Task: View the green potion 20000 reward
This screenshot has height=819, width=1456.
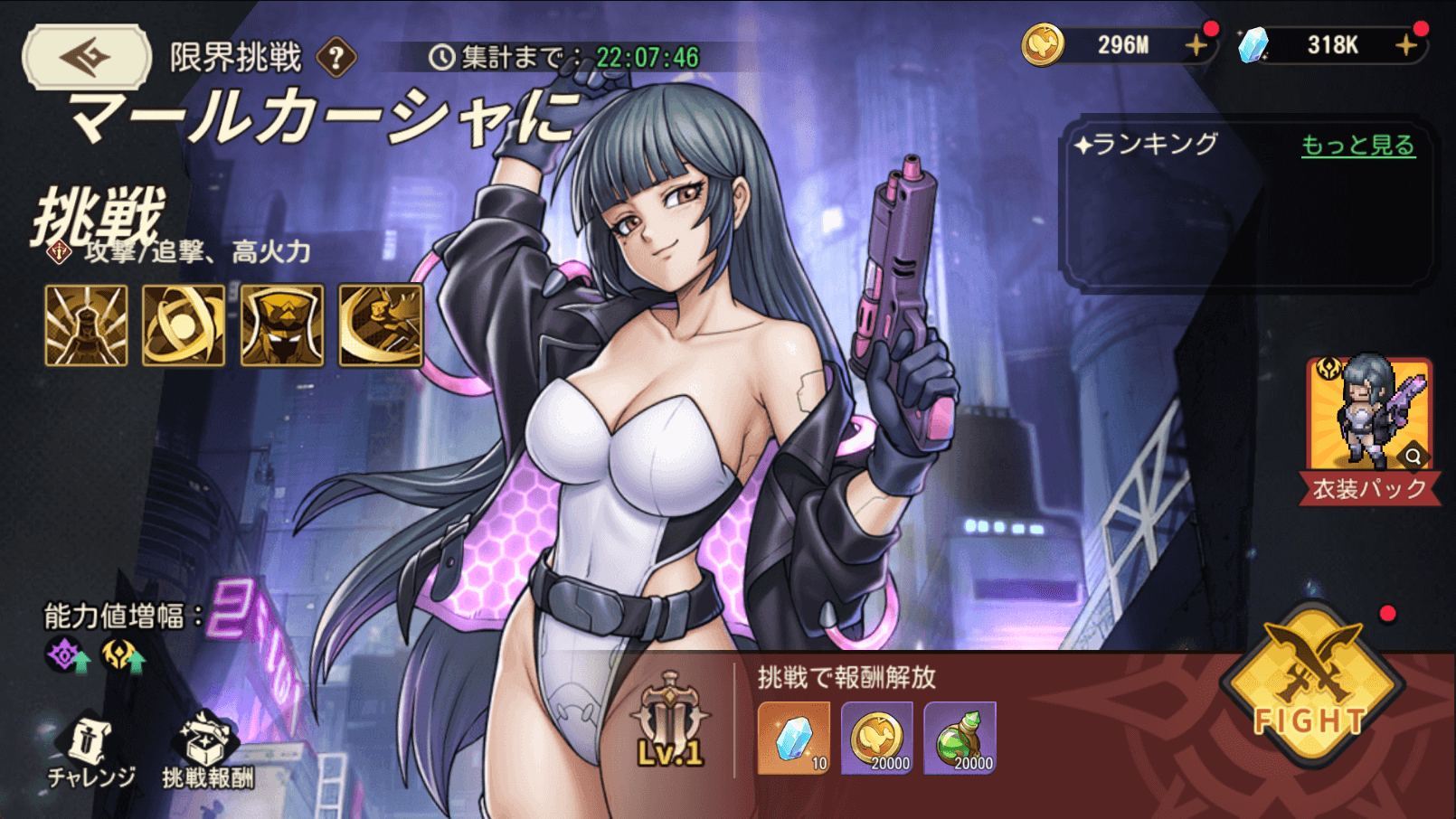Action: [960, 738]
